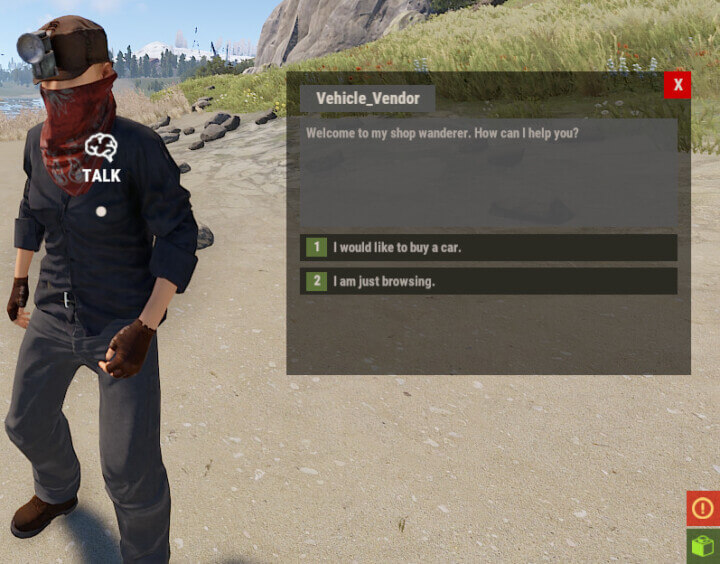
Task: Click the green cube icon button
Action: pos(703,547)
